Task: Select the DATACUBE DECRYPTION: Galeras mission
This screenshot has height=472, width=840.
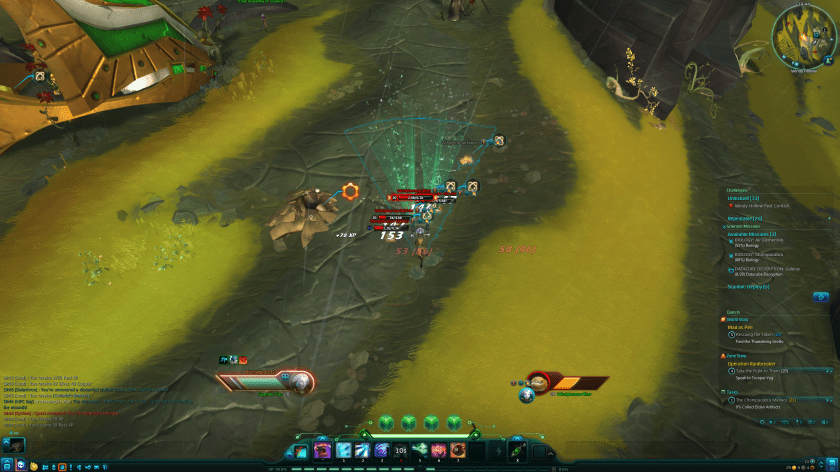Action: (767, 268)
